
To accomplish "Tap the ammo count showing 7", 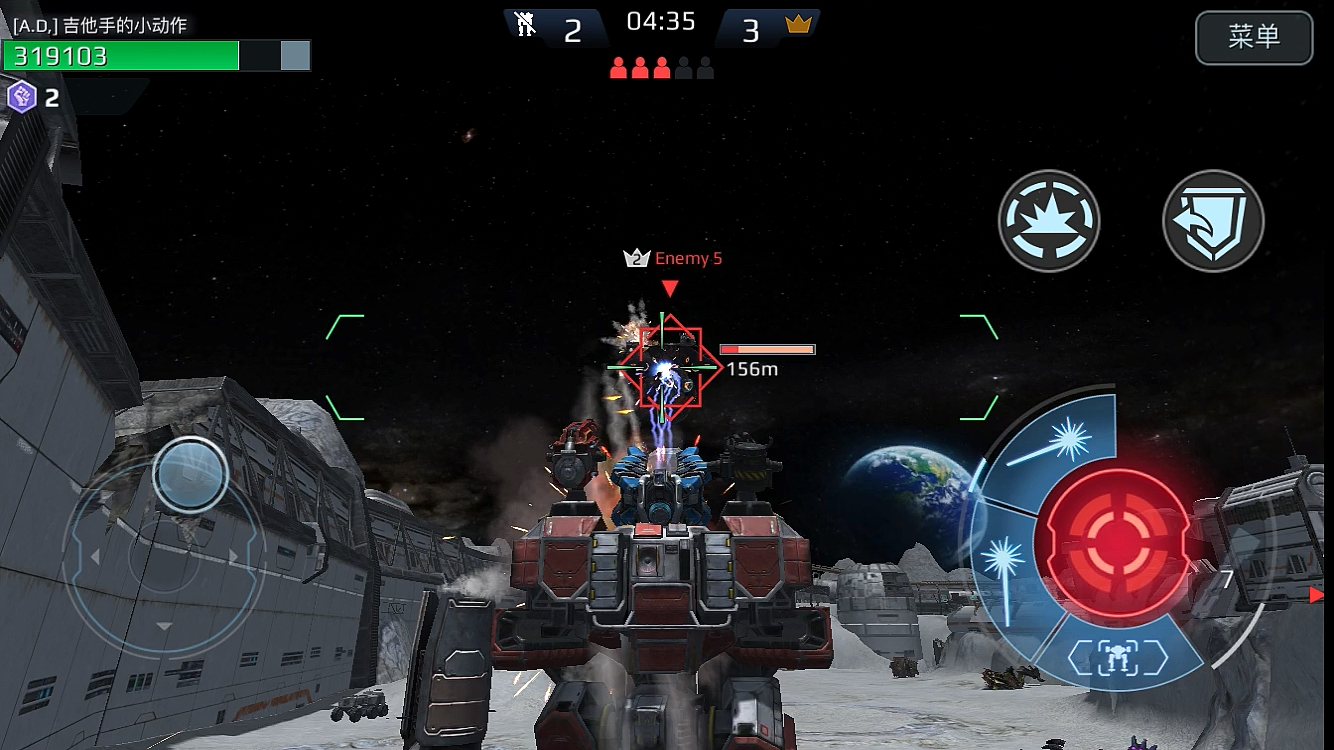I will tap(1225, 578).
